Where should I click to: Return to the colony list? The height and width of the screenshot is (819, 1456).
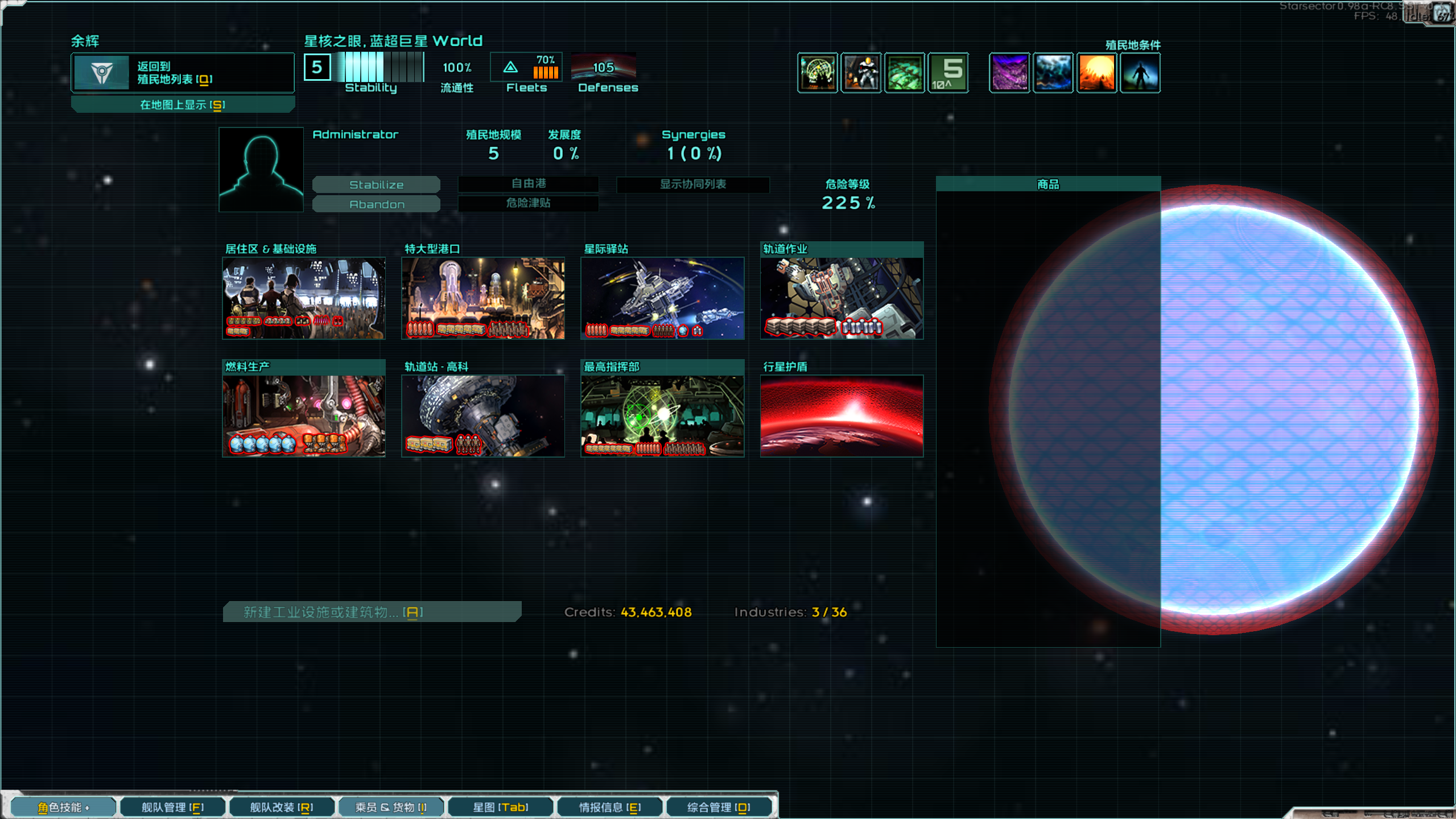coord(182,73)
